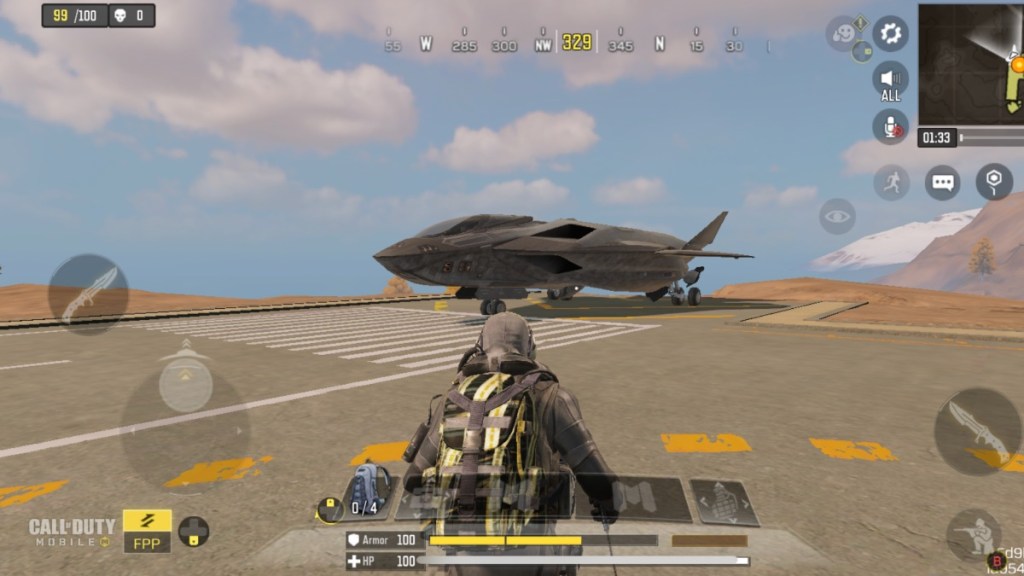The width and height of the screenshot is (1024, 576).
Task: Open the gear settings menu
Action: click(x=890, y=33)
